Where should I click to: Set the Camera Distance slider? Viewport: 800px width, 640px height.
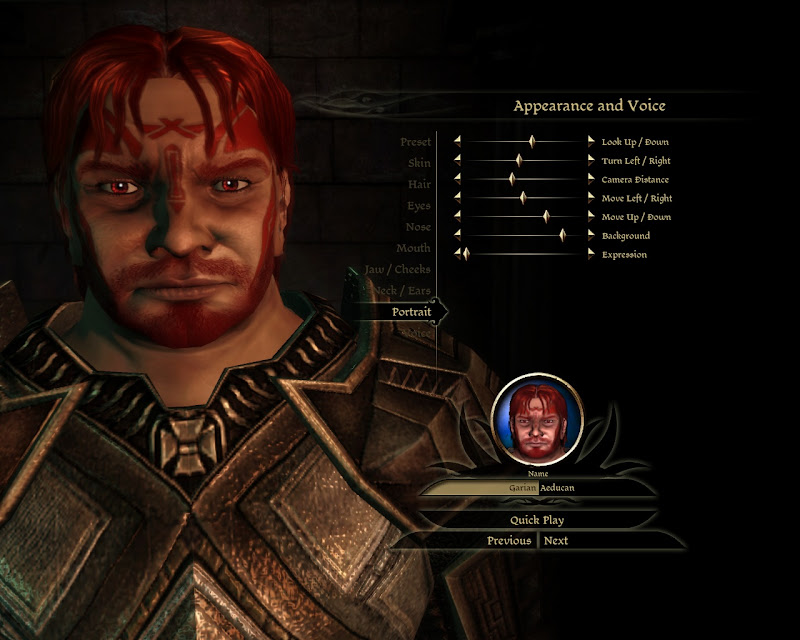click(x=511, y=179)
